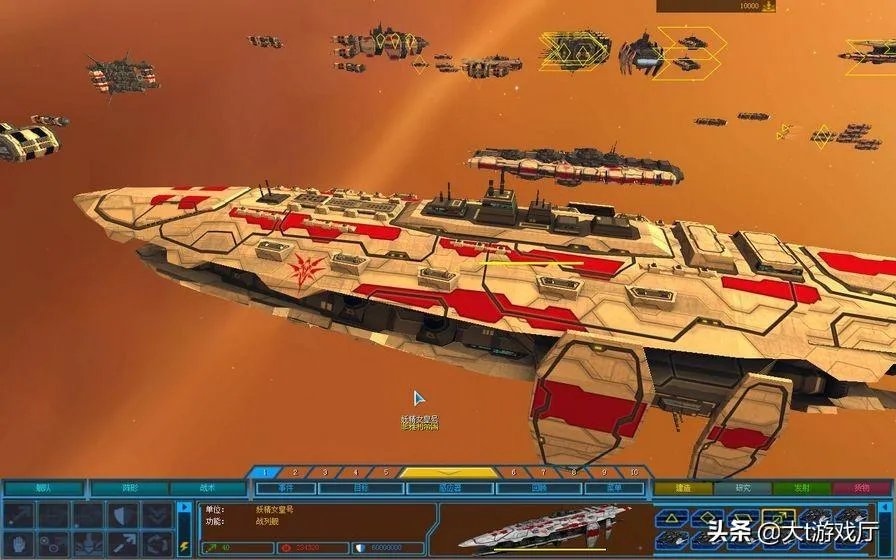Show the 事件 events list
The image size is (896, 560).
click(x=286, y=488)
